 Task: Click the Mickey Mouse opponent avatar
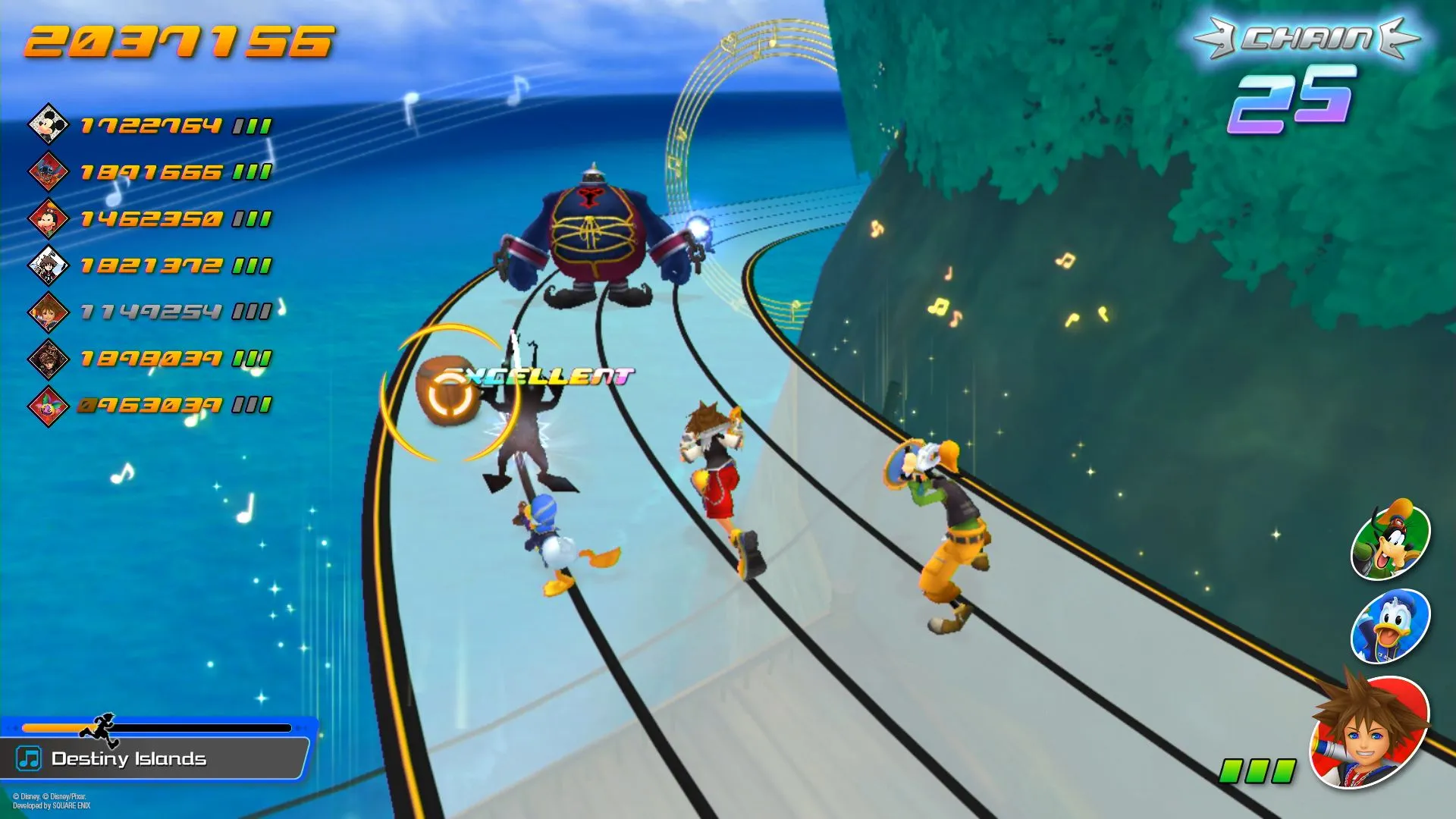pos(48,124)
